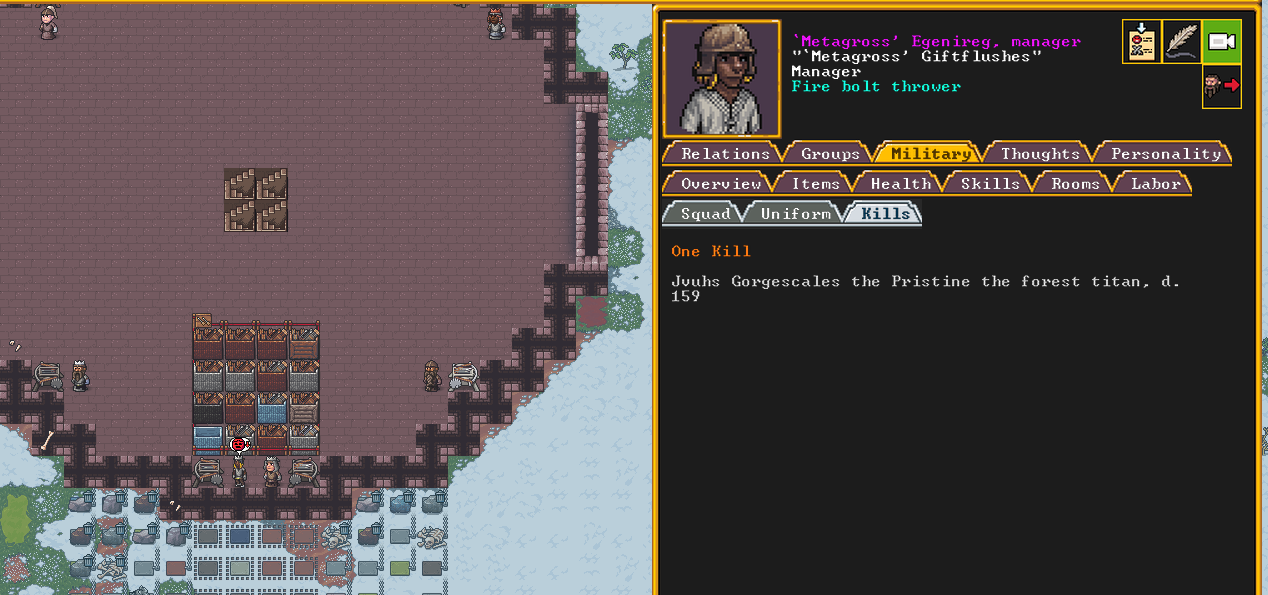Click the manager's portrait thumbnail
This screenshot has height=595, width=1268.
pyautogui.click(x=721, y=78)
